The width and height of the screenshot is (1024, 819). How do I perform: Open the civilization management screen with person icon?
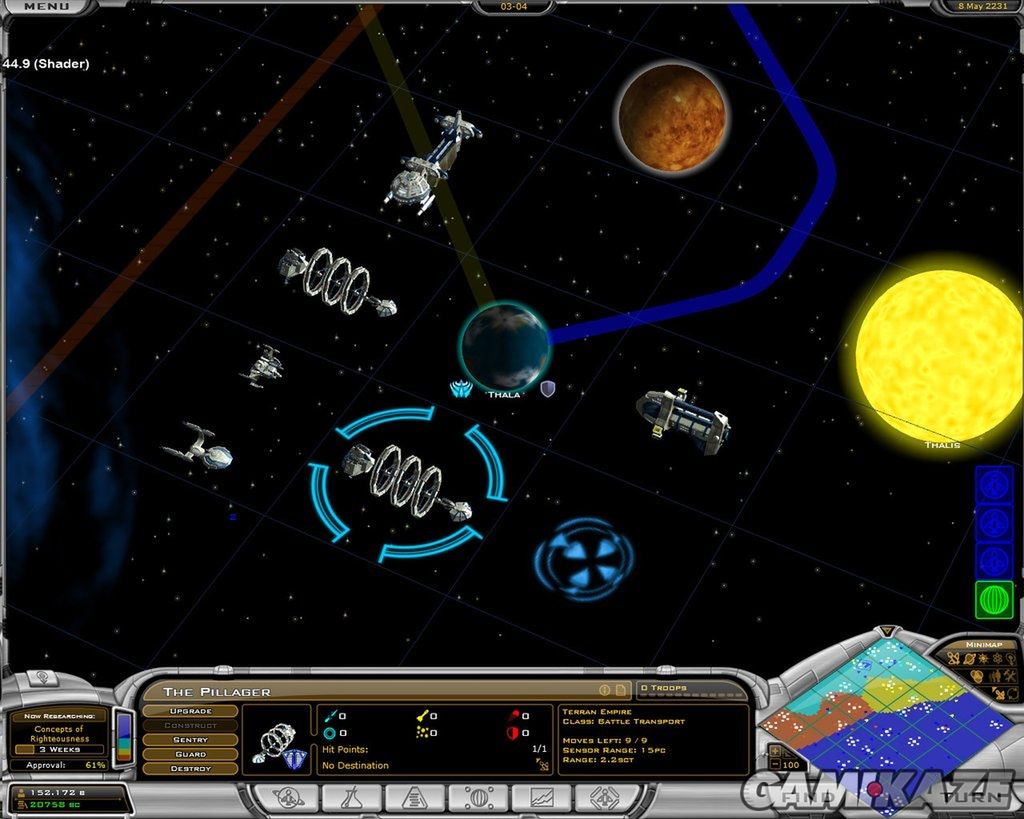pos(286,797)
